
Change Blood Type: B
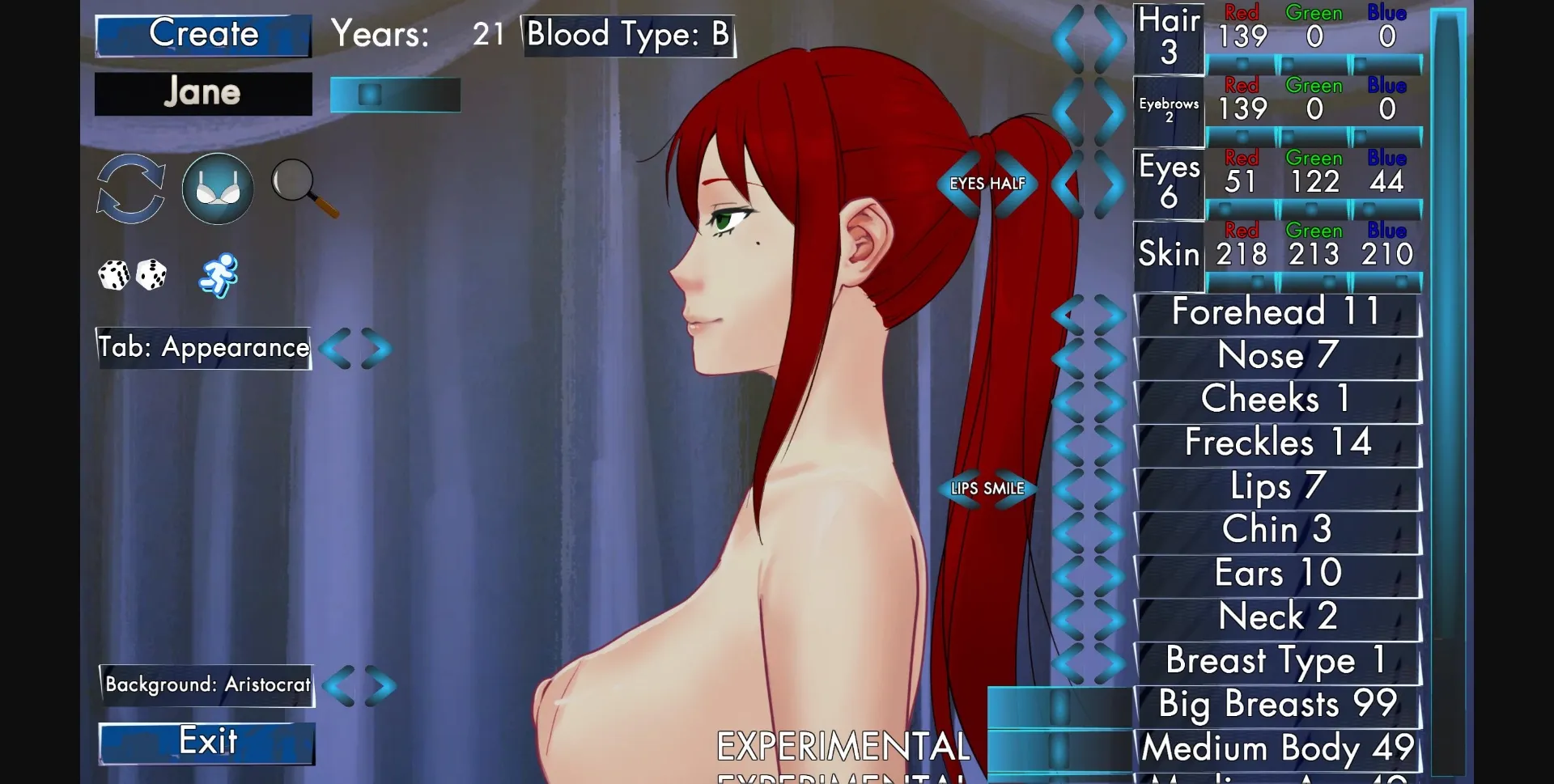pyautogui.click(x=629, y=35)
